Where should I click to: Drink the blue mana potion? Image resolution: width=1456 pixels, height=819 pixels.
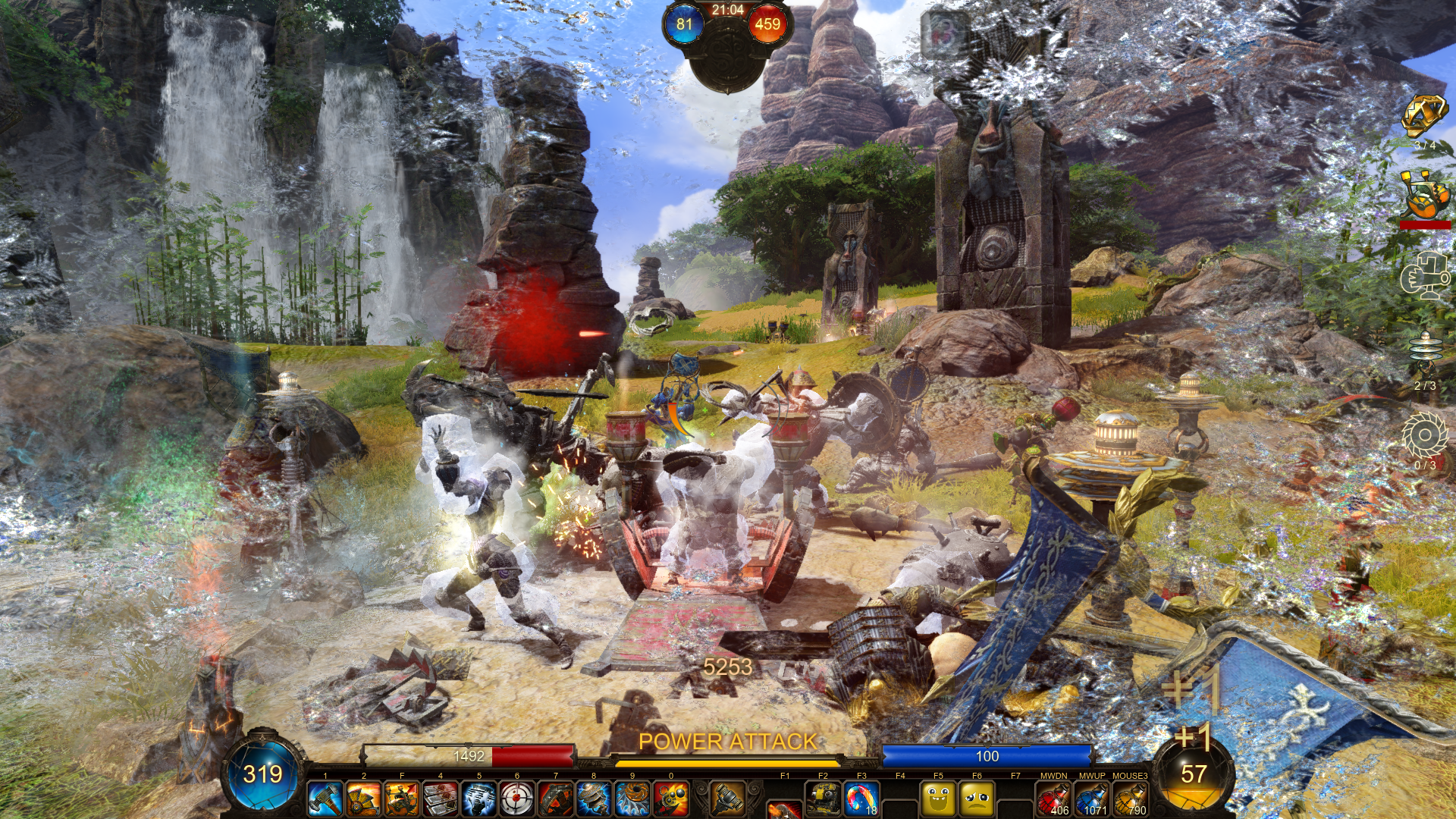pos(1092,799)
